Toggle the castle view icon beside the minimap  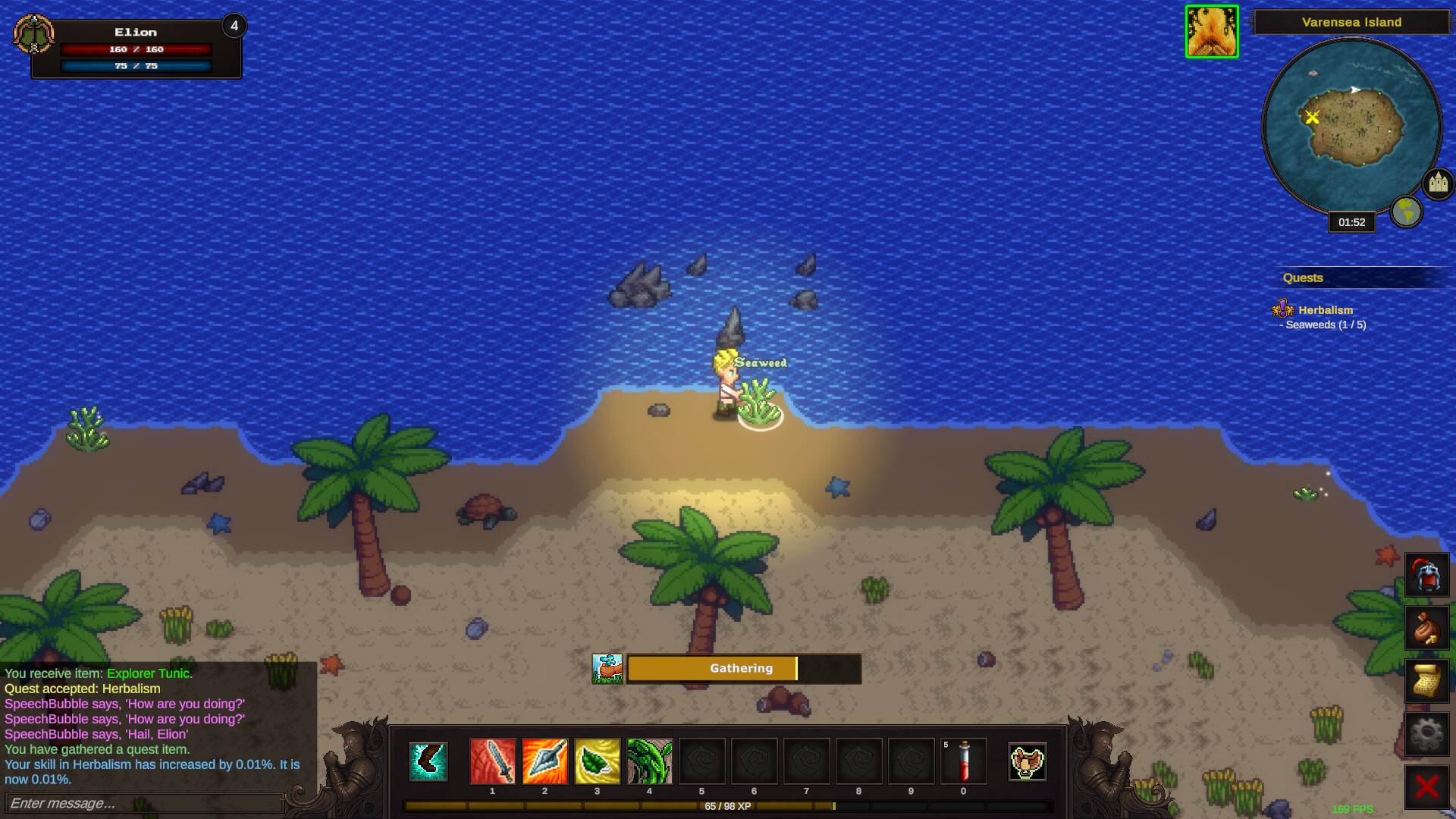[x=1438, y=182]
